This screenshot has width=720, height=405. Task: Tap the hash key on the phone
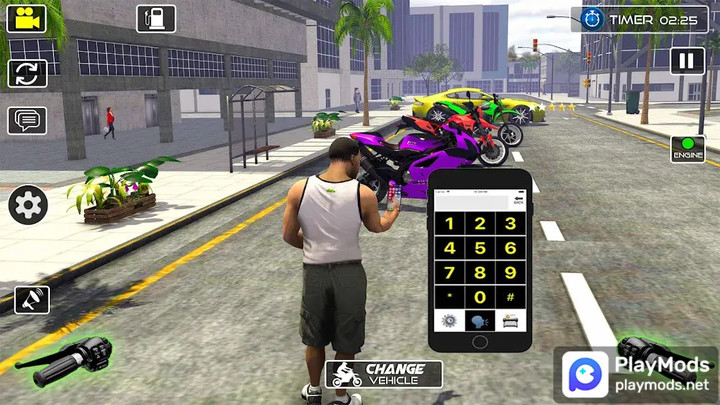click(510, 297)
